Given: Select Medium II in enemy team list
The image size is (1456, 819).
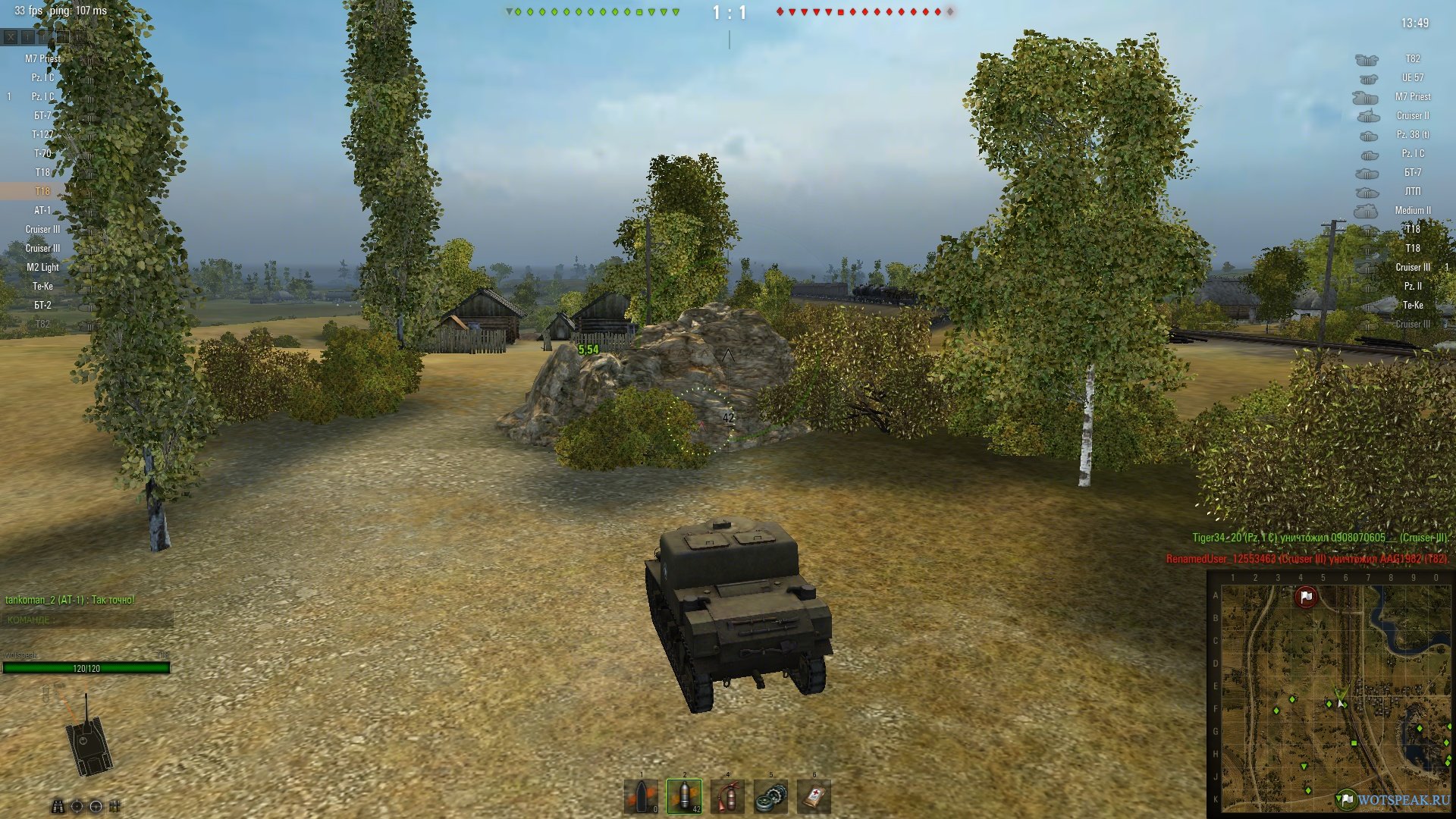Looking at the screenshot, I should coord(1412,210).
